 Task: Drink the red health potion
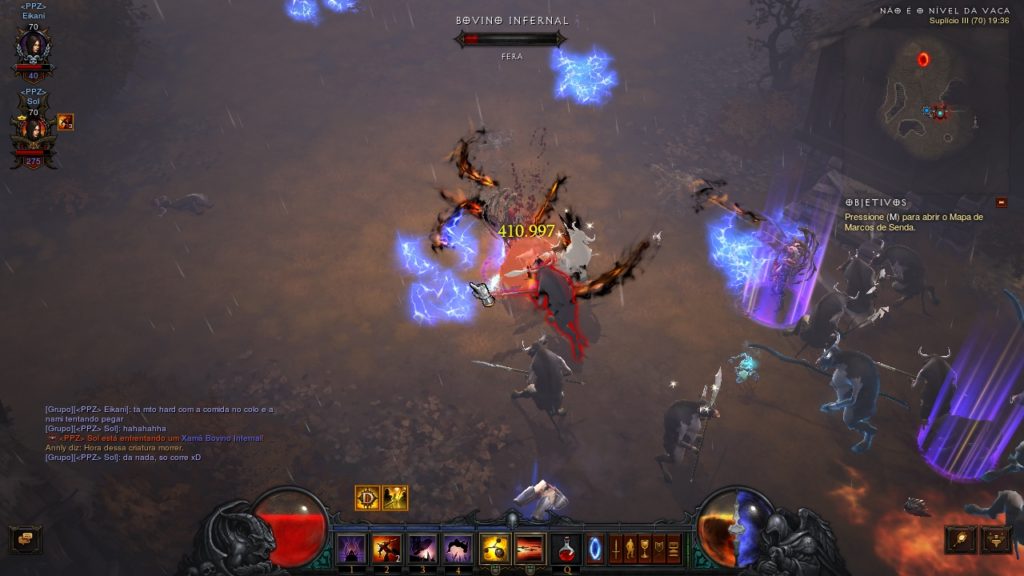[x=567, y=548]
